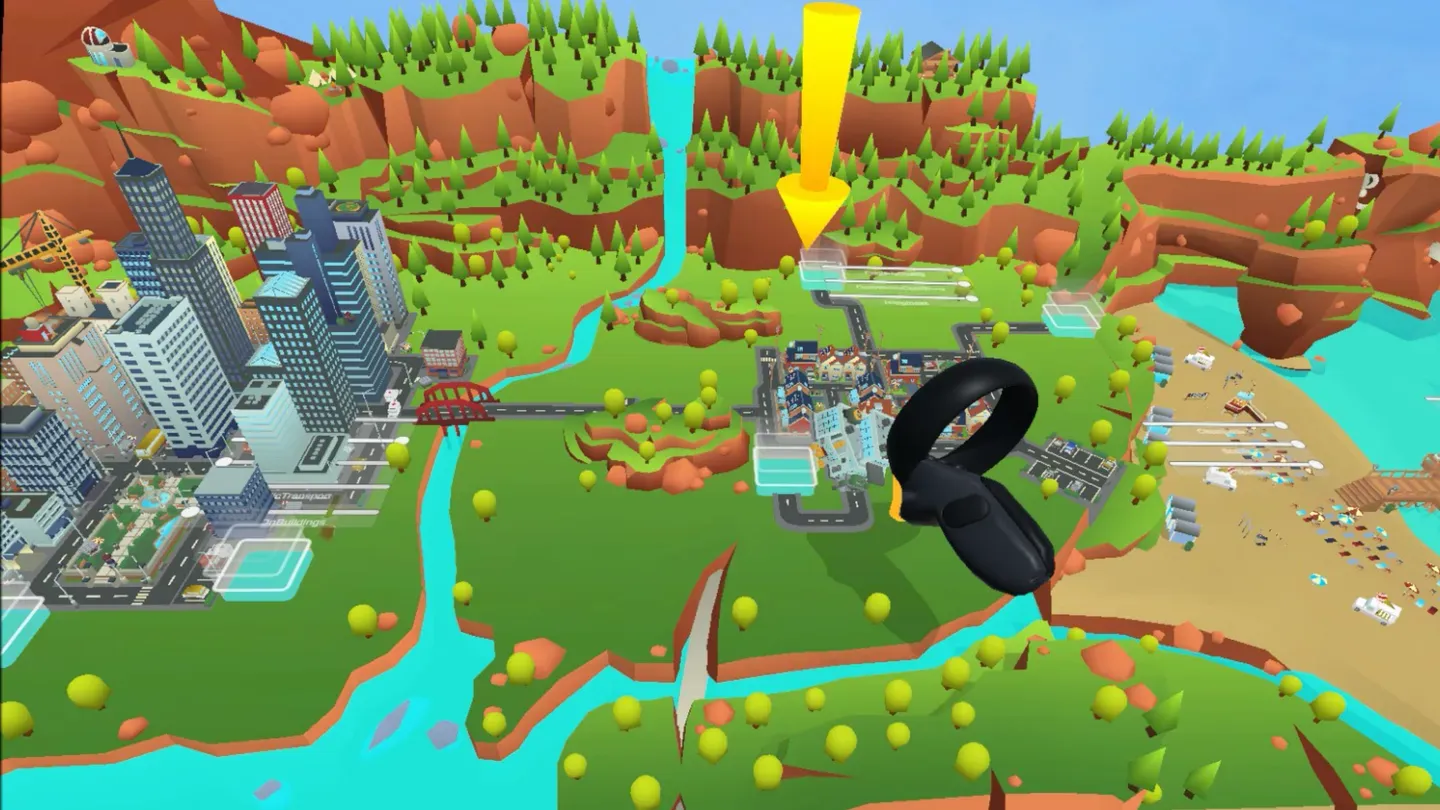
Task: Toggle the lowest callout pin above the village
Action: (971, 298)
